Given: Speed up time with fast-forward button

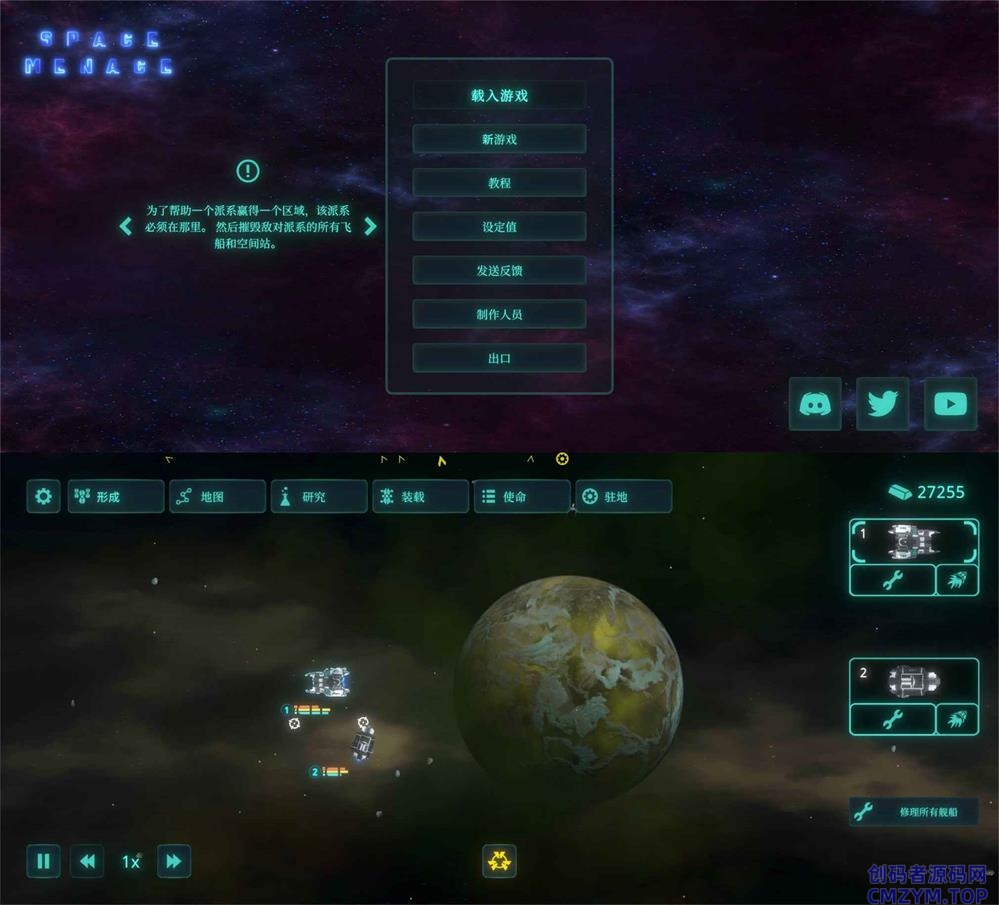Looking at the screenshot, I should pyautogui.click(x=174, y=861).
